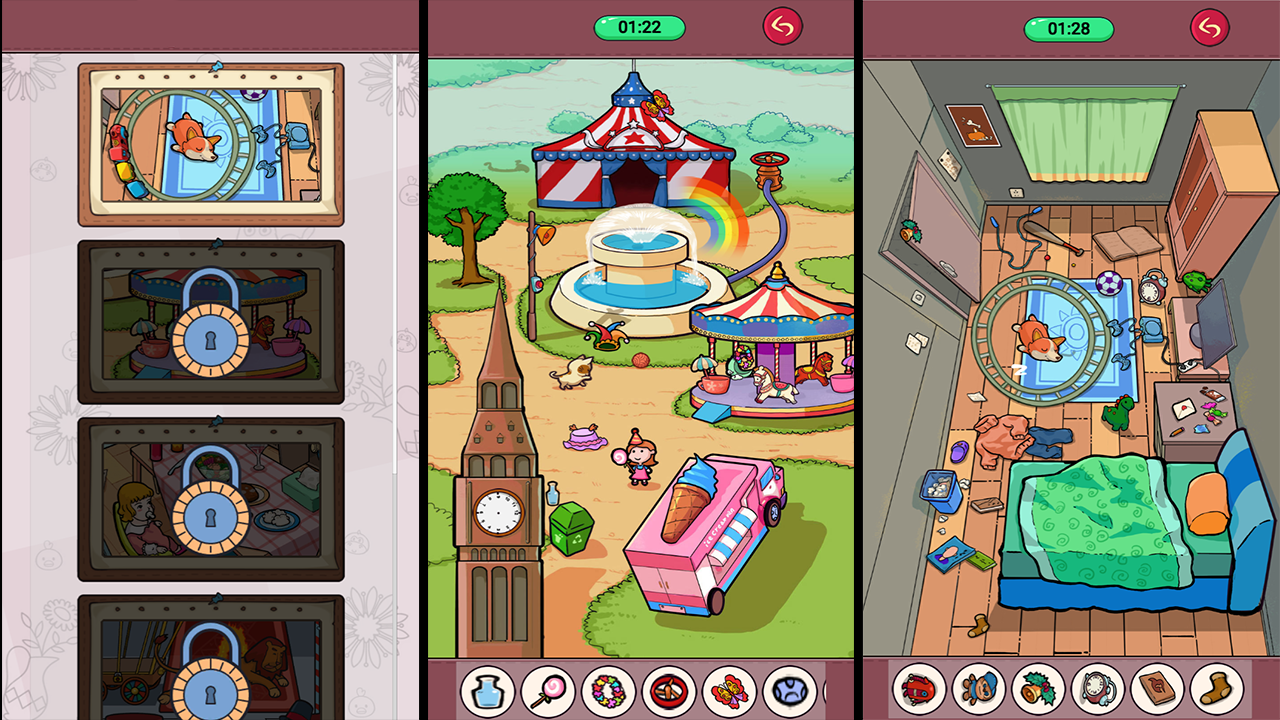Image resolution: width=1280 pixels, height=720 pixels.
Task: Select the alarm clock item icon
Action: click(1097, 690)
